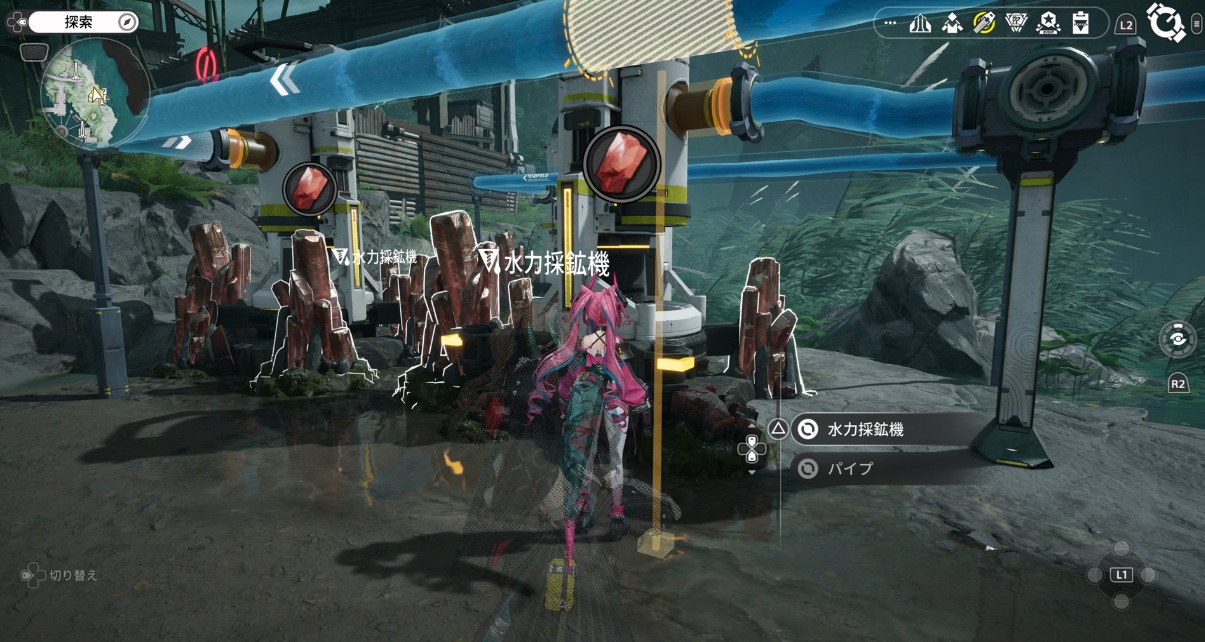This screenshot has width=1205, height=642.
Task: Open the star badge icon
Action: tap(1048, 22)
